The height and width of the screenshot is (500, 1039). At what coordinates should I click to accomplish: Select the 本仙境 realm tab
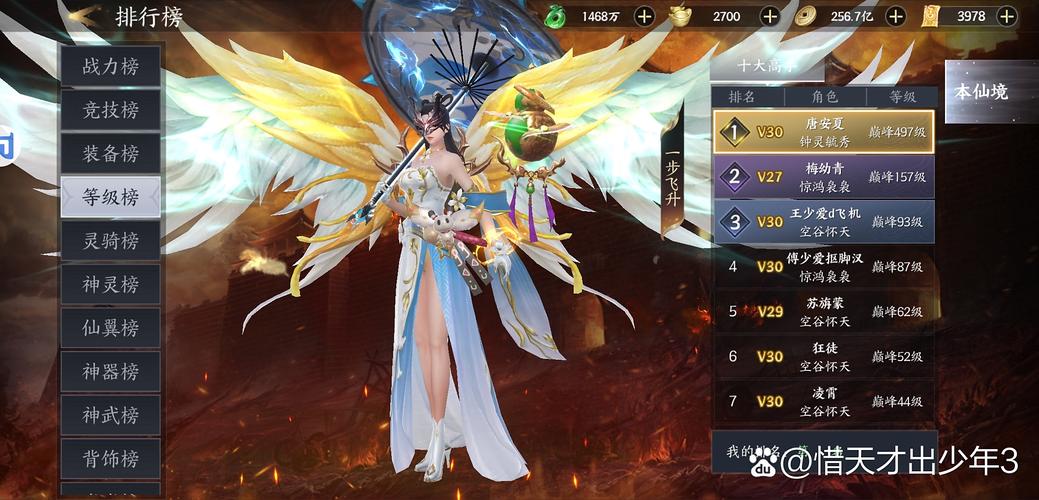981,92
